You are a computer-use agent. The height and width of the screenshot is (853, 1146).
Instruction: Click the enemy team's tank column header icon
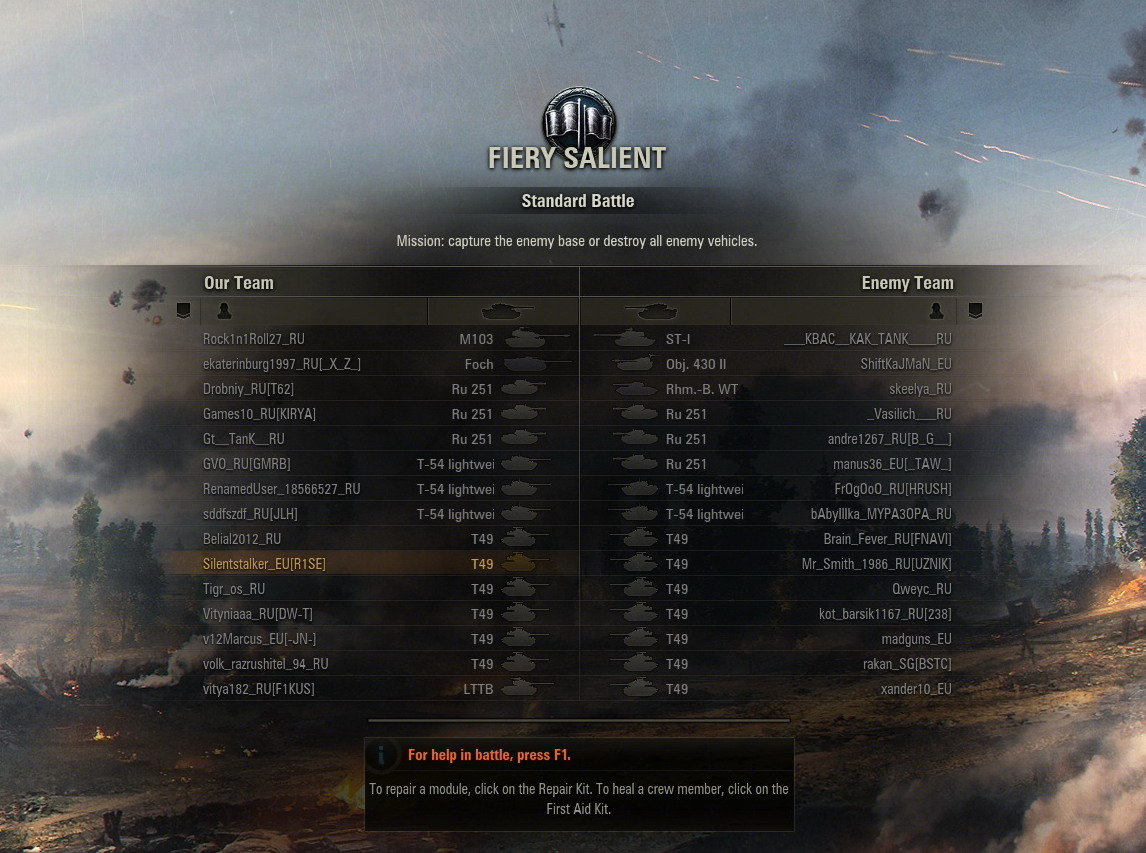651,311
